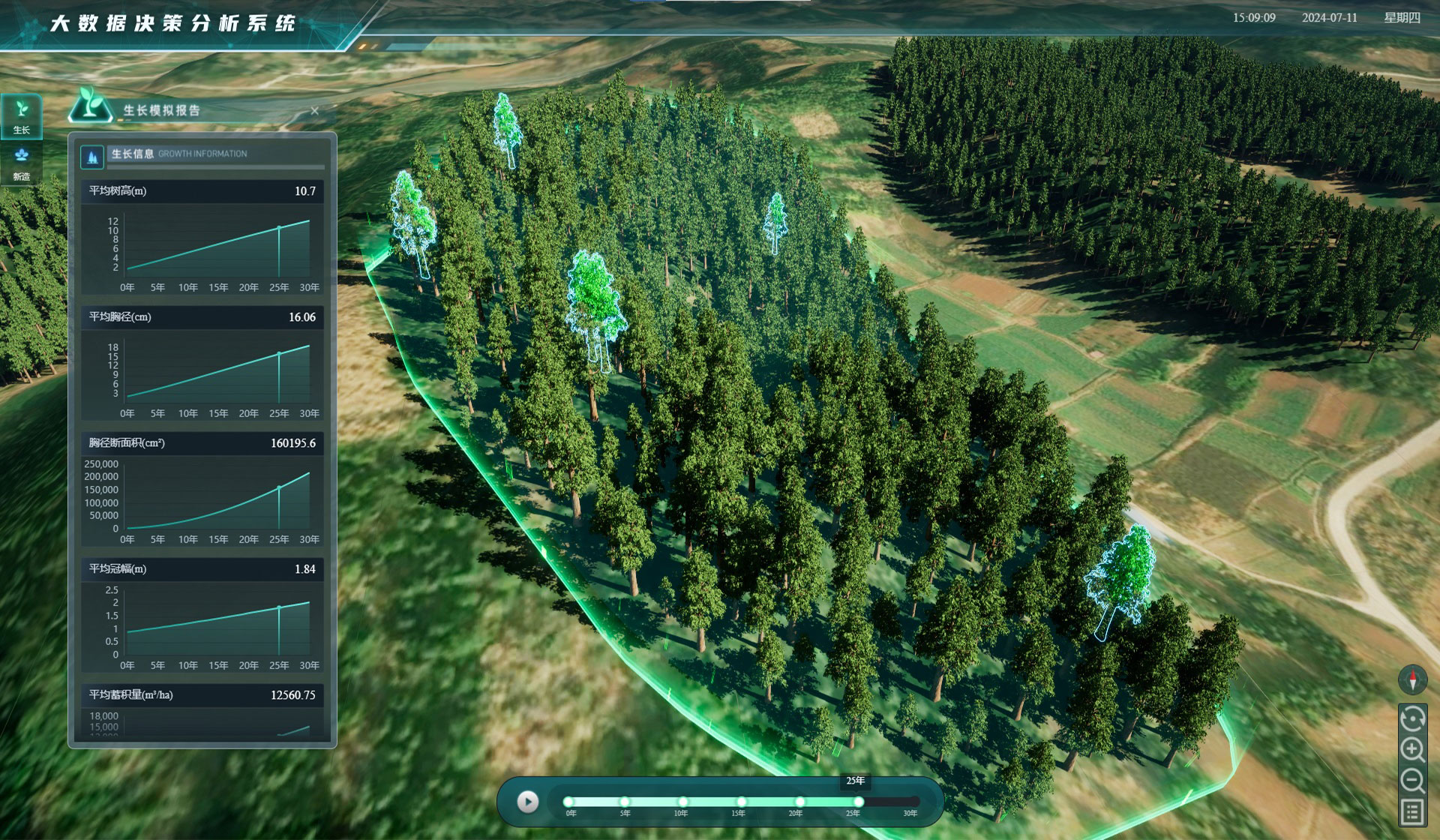Screen dimensions: 1440x840
Task: Activate the rotate view button
Action: pos(1412,718)
